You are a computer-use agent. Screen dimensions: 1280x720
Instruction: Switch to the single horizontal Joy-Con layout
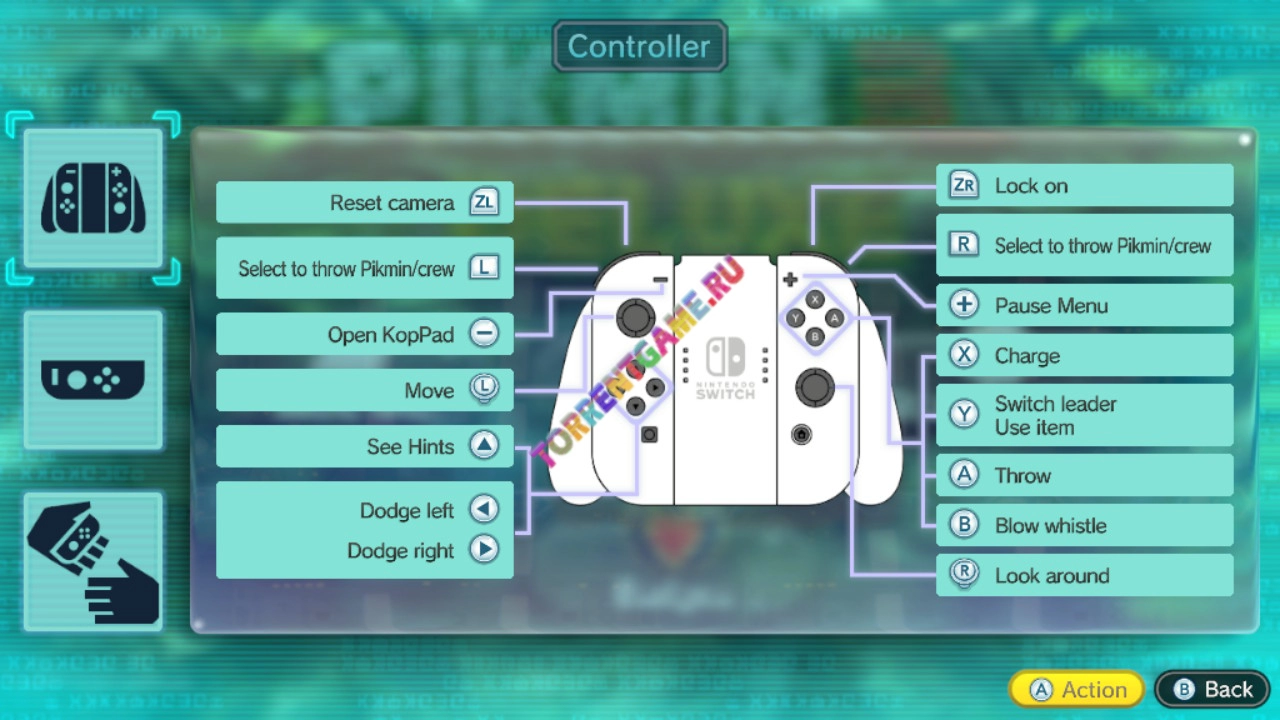pos(93,380)
